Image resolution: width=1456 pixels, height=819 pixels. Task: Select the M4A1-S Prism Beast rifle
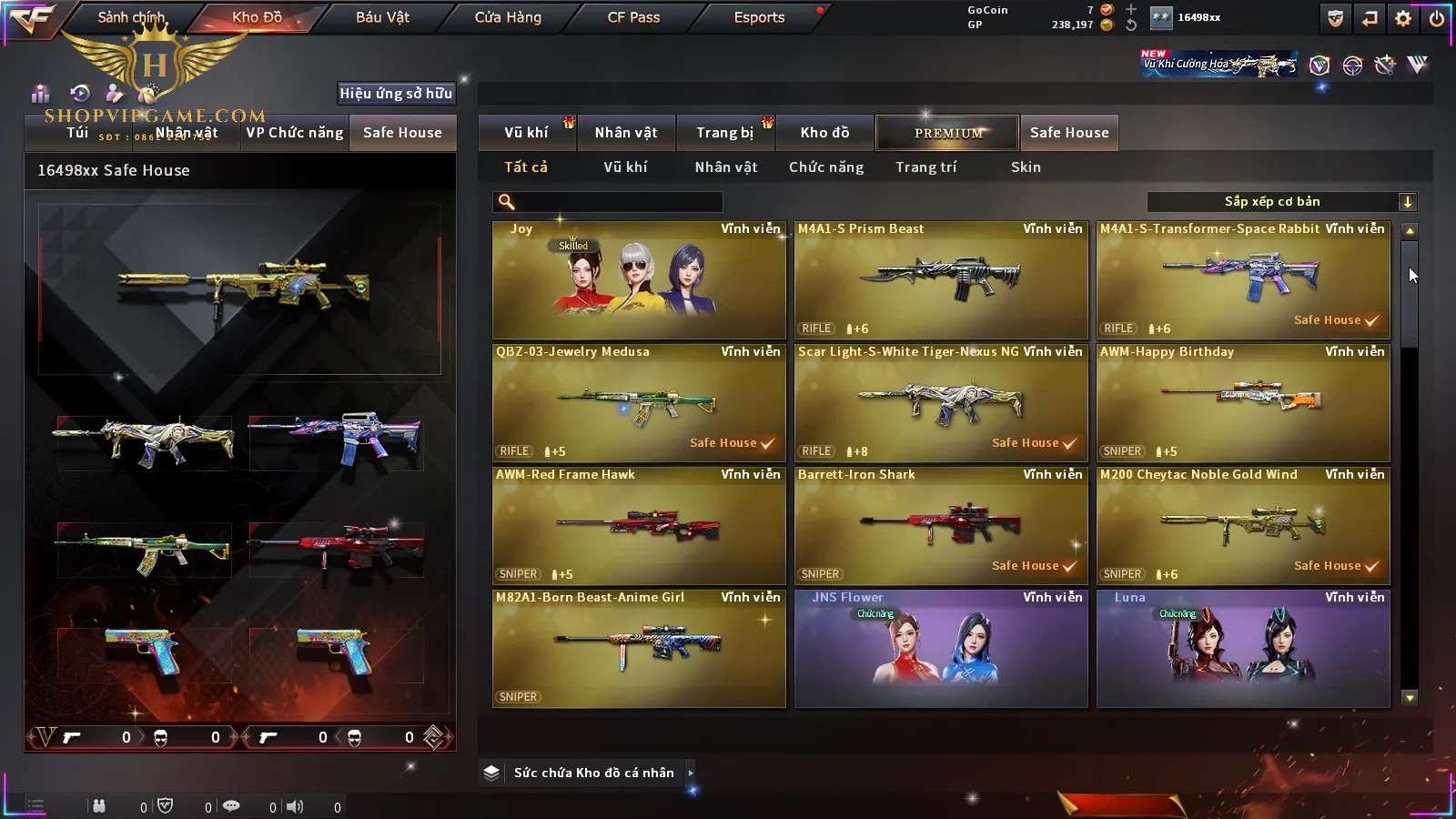(x=941, y=280)
